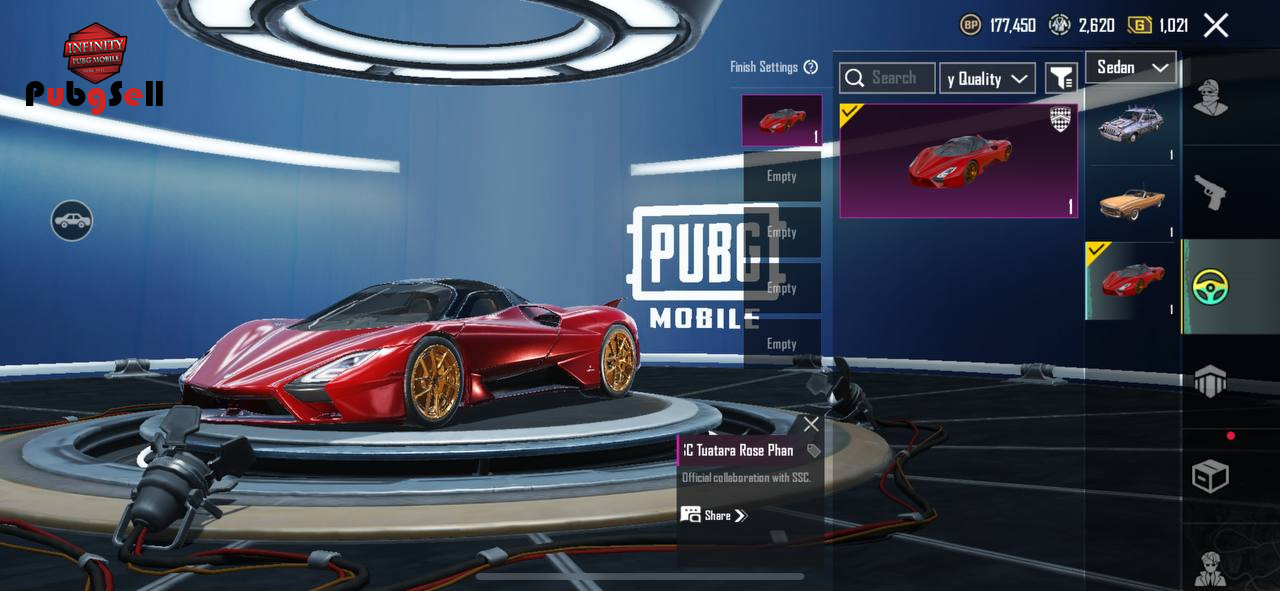Select the large red Tuatara skin card

(x=958, y=161)
